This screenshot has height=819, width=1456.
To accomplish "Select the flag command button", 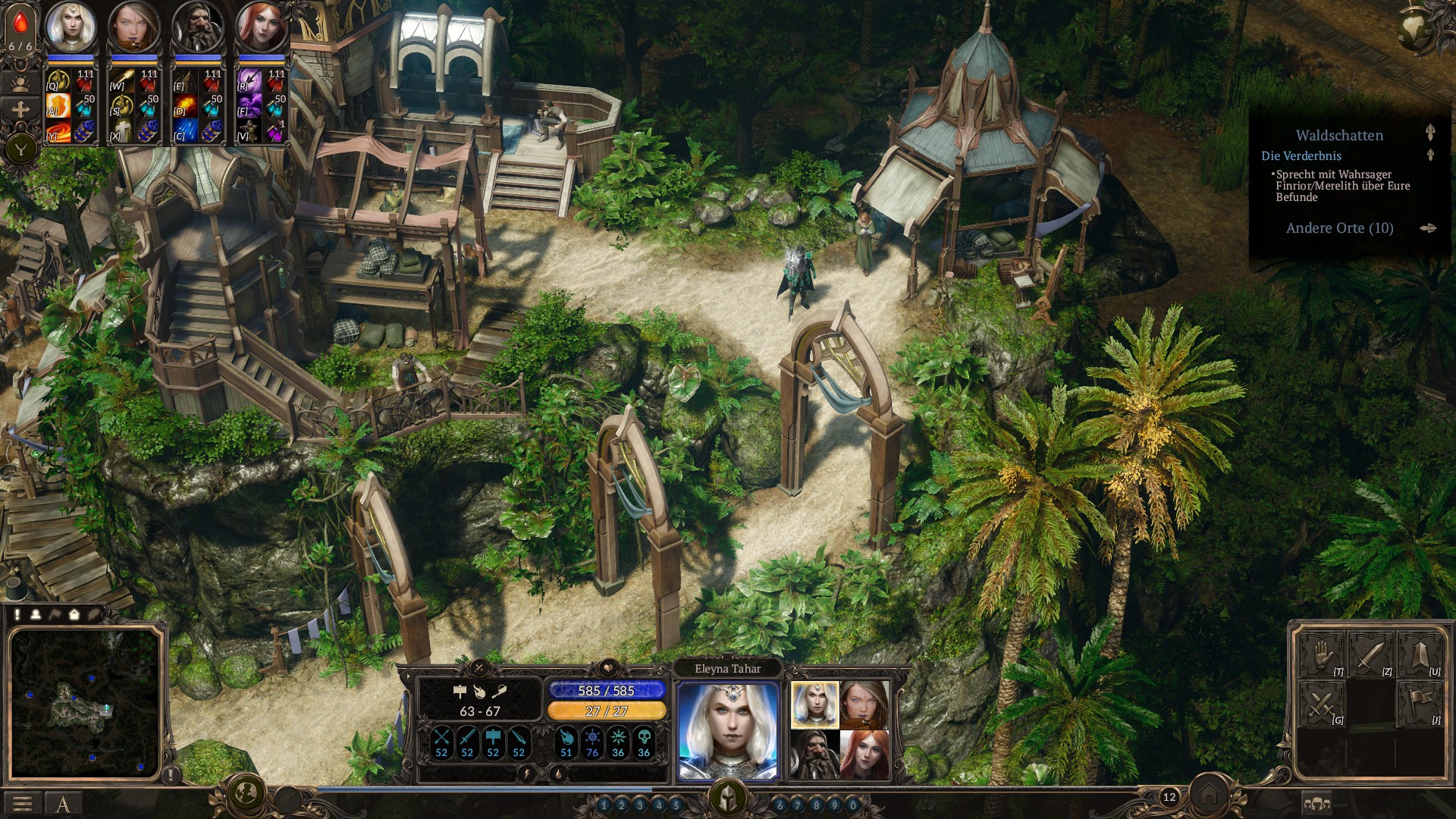I will click(x=1419, y=703).
